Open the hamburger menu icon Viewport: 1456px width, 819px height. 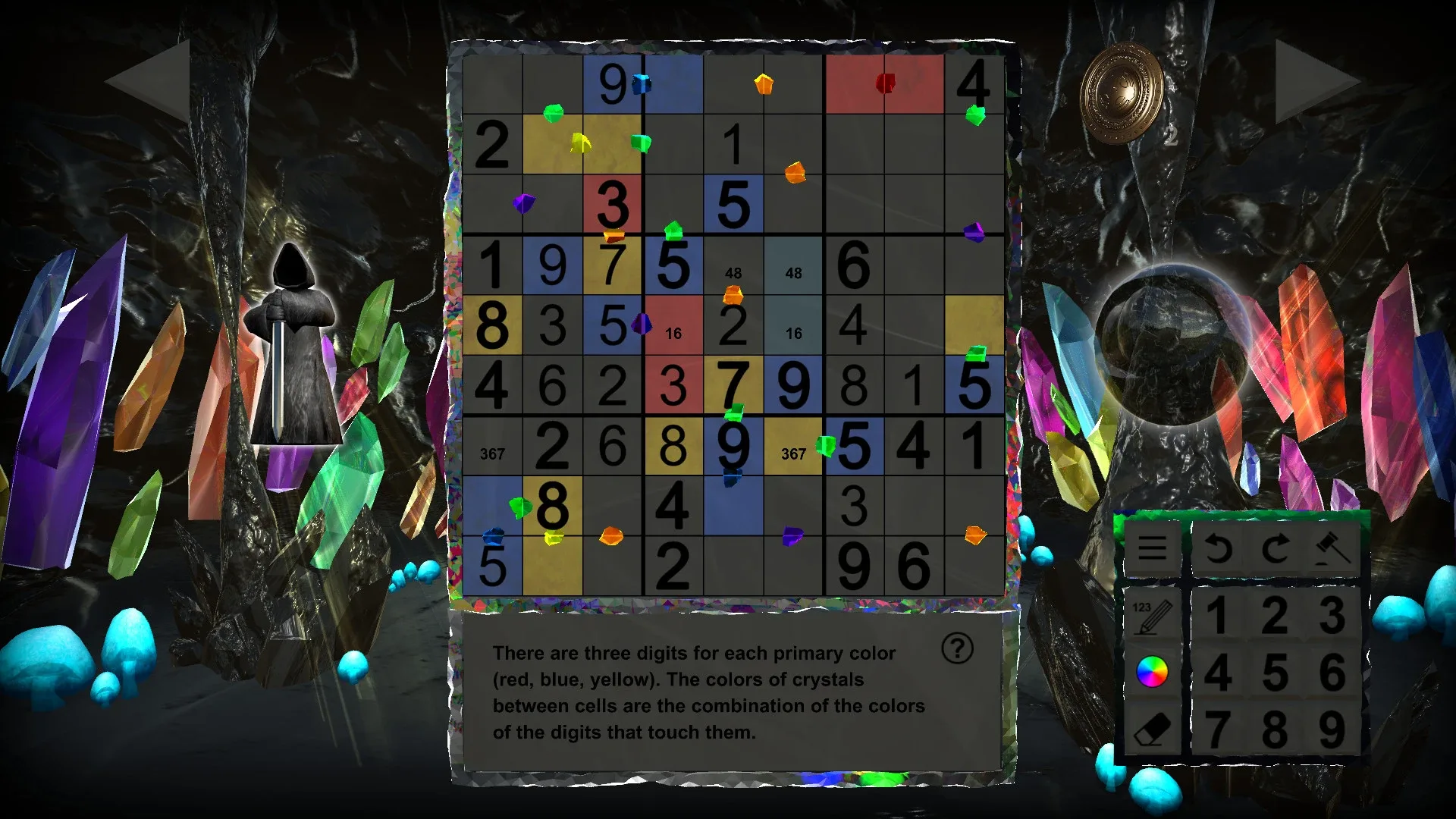coord(1152,548)
